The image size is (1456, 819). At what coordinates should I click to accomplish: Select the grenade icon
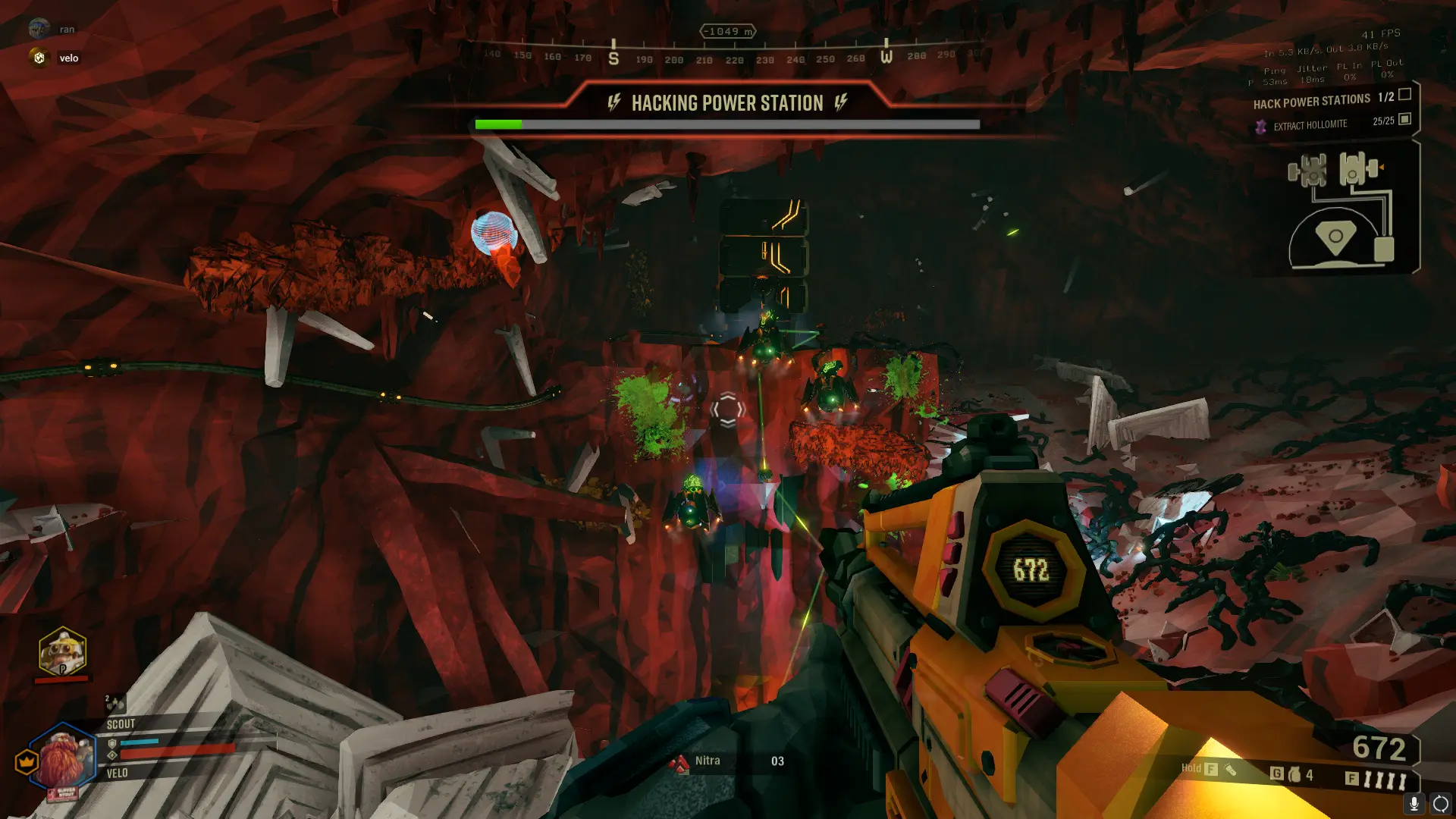click(1294, 774)
